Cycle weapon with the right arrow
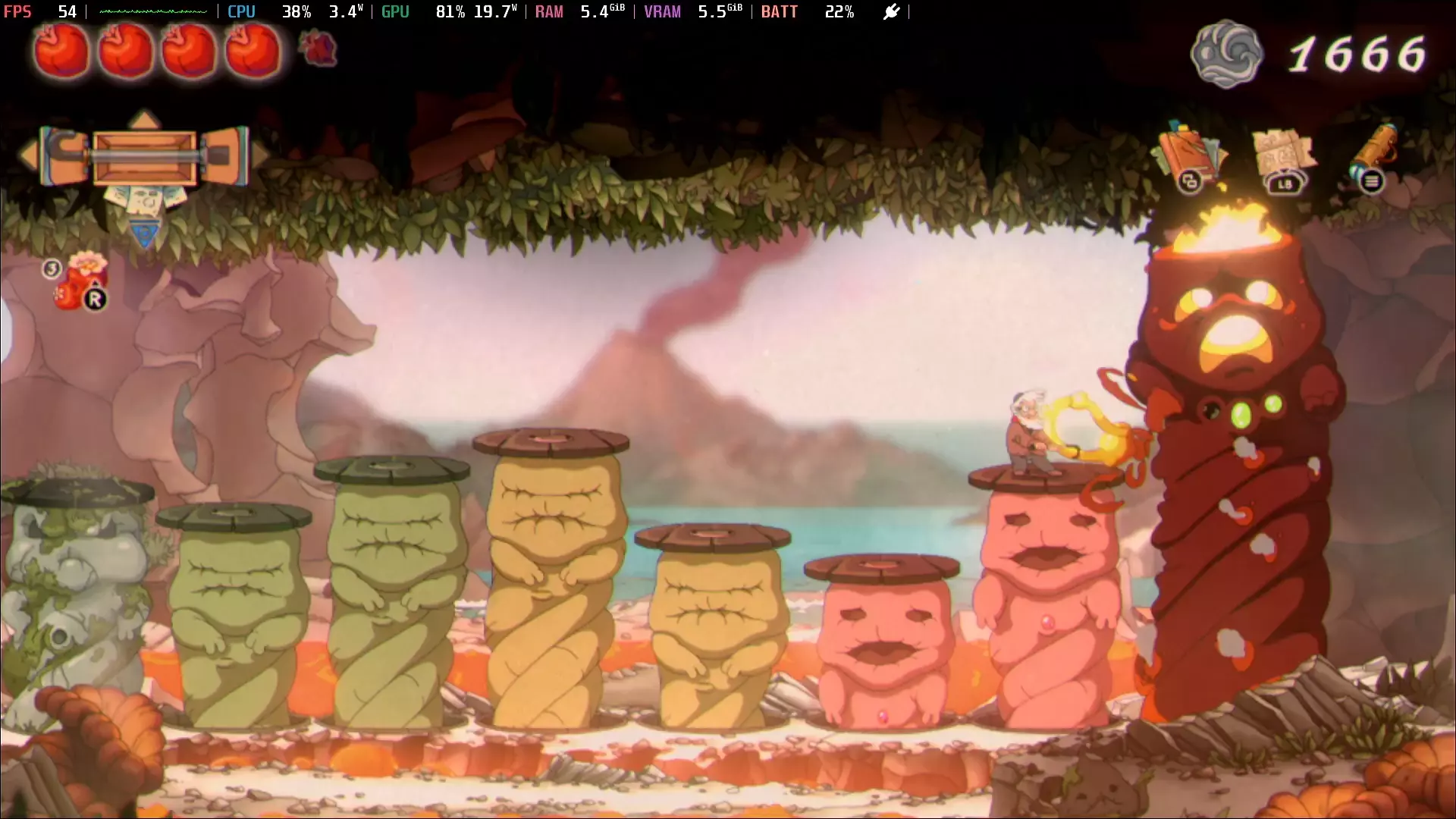Screen dimensions: 1456x819 click(x=260, y=155)
